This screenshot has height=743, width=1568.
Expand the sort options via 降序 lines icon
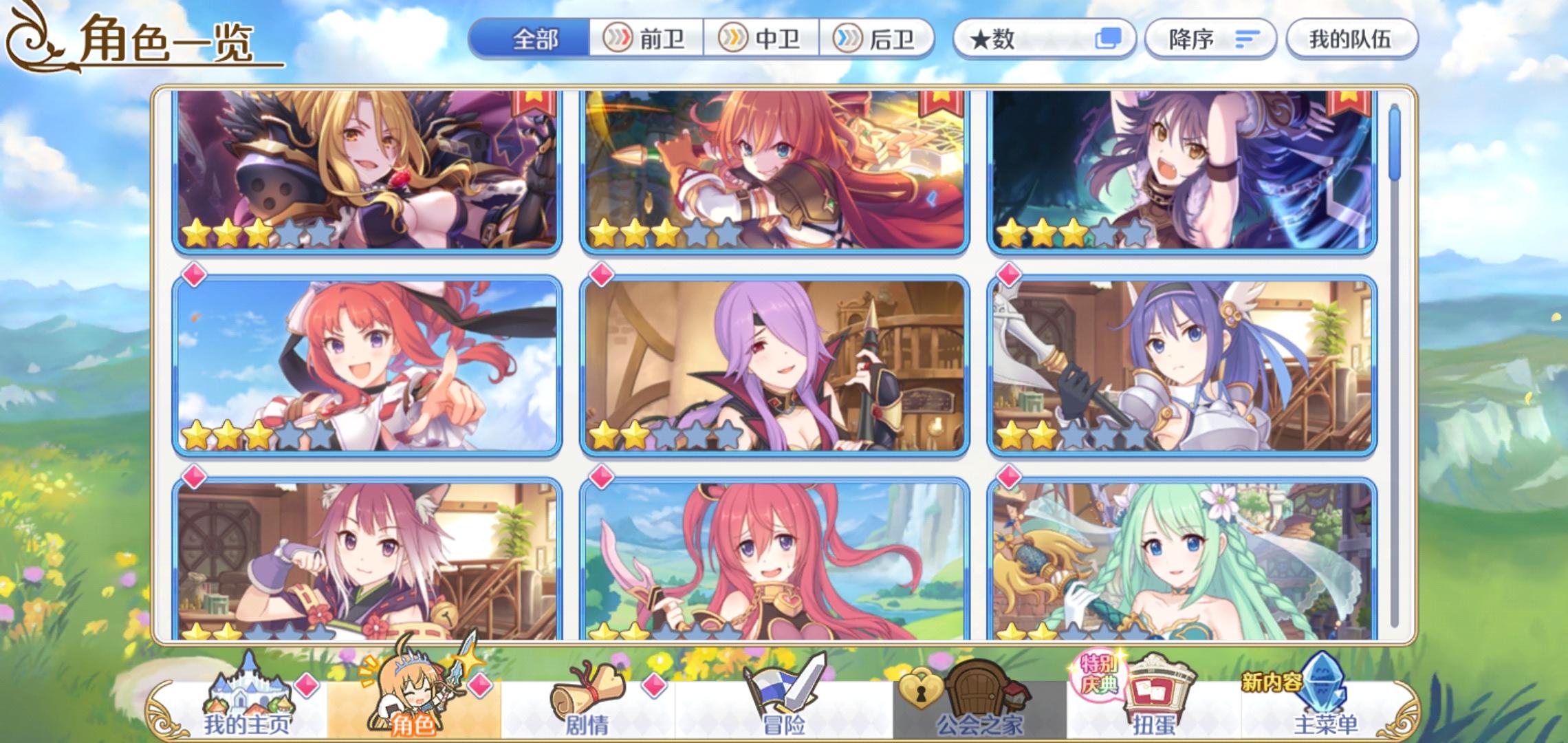[x=1246, y=39]
